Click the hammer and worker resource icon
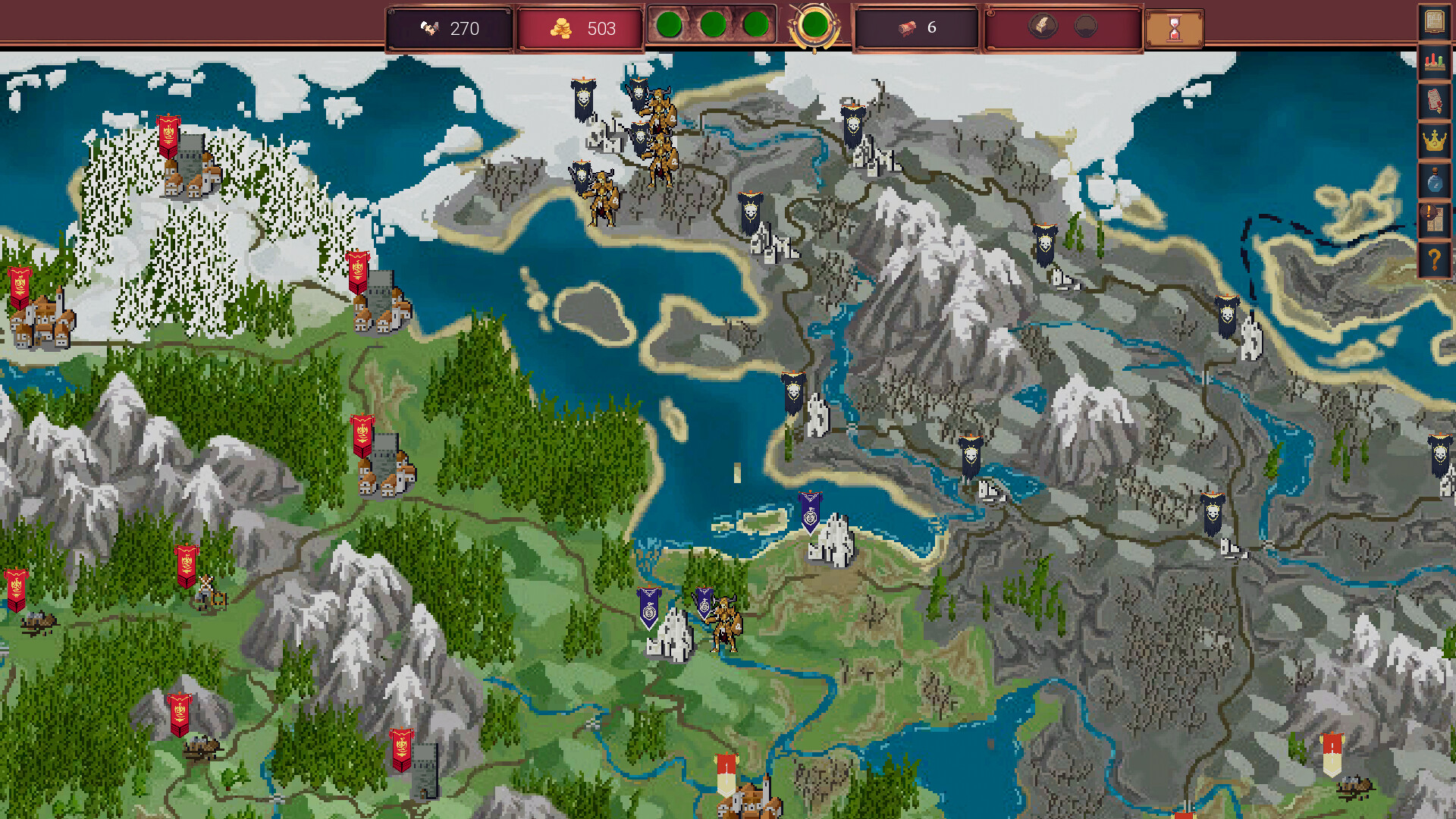Viewport: 1456px width, 819px height. pyautogui.click(x=428, y=27)
